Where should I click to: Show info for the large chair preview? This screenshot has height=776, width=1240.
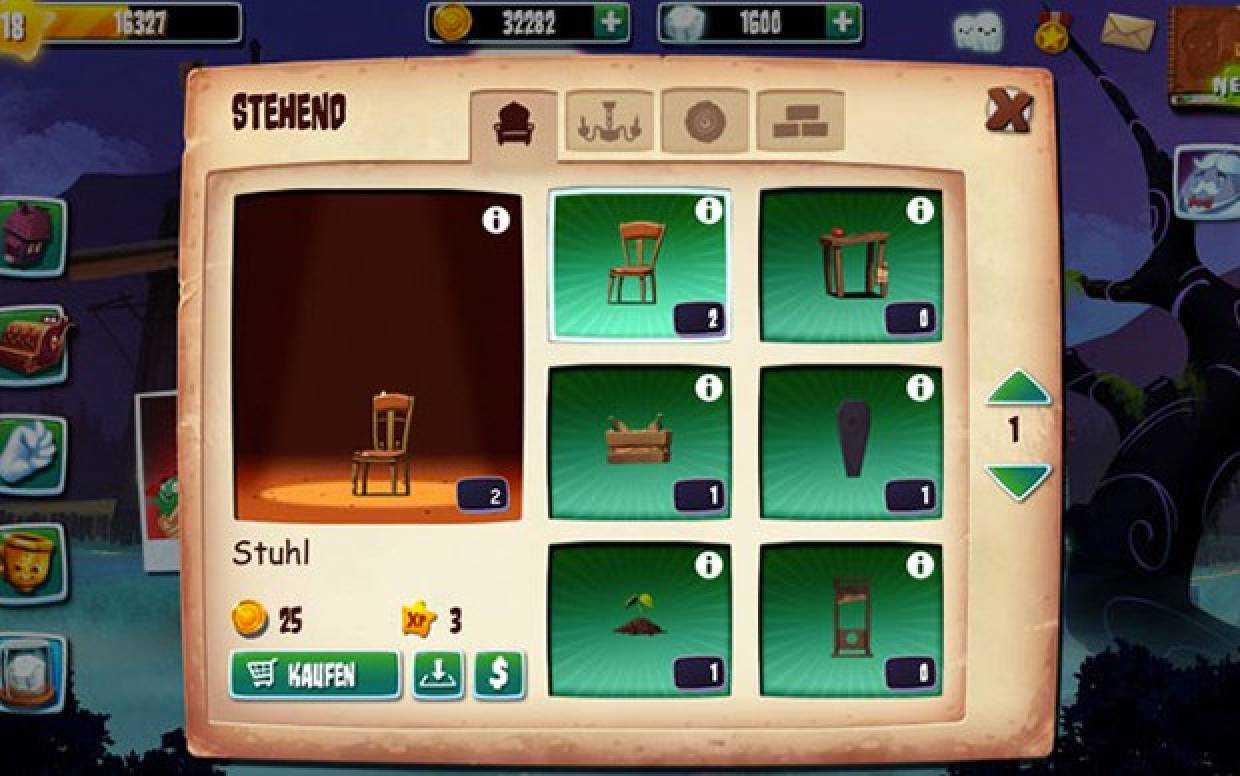pyautogui.click(x=496, y=220)
